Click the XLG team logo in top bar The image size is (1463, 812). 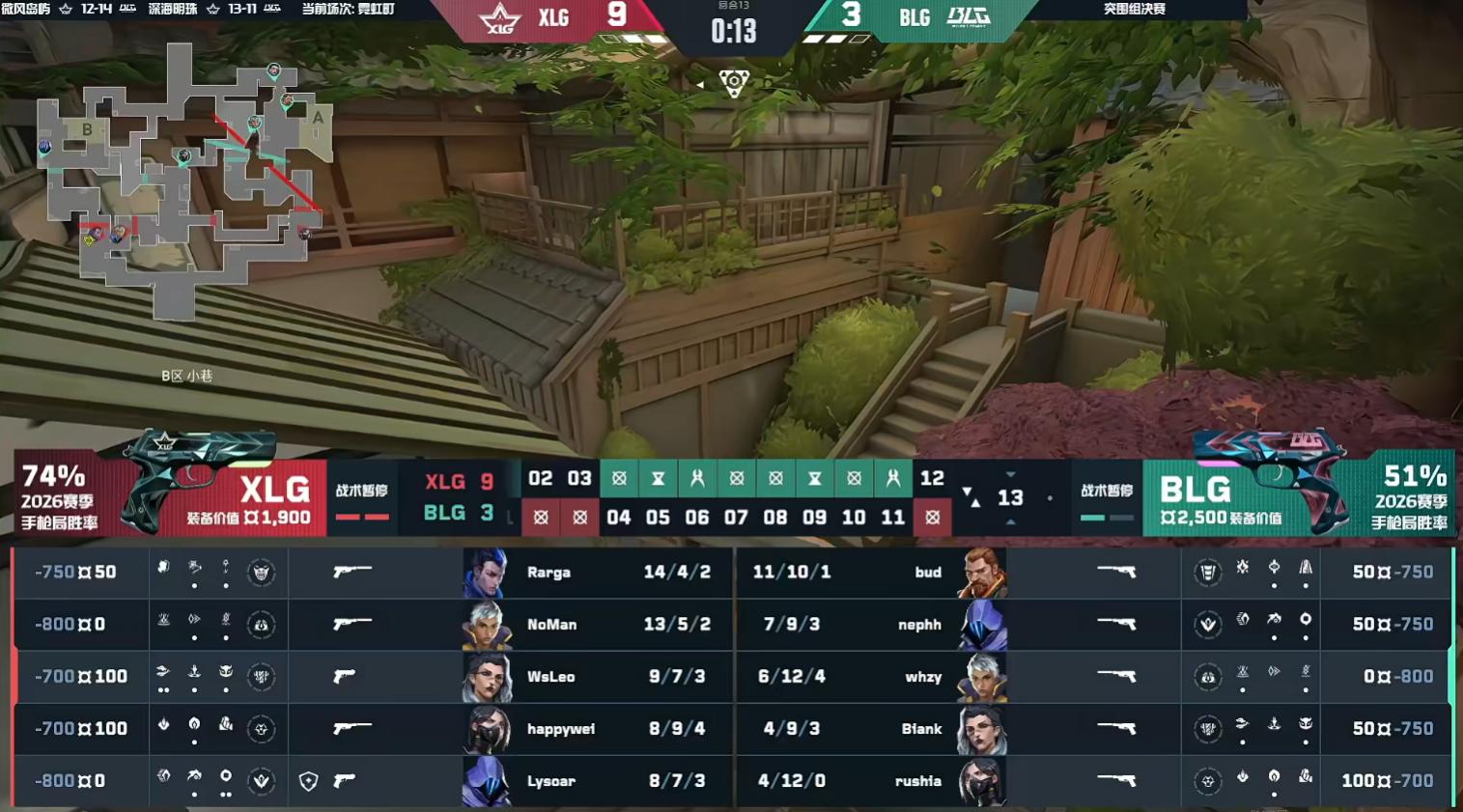500,18
